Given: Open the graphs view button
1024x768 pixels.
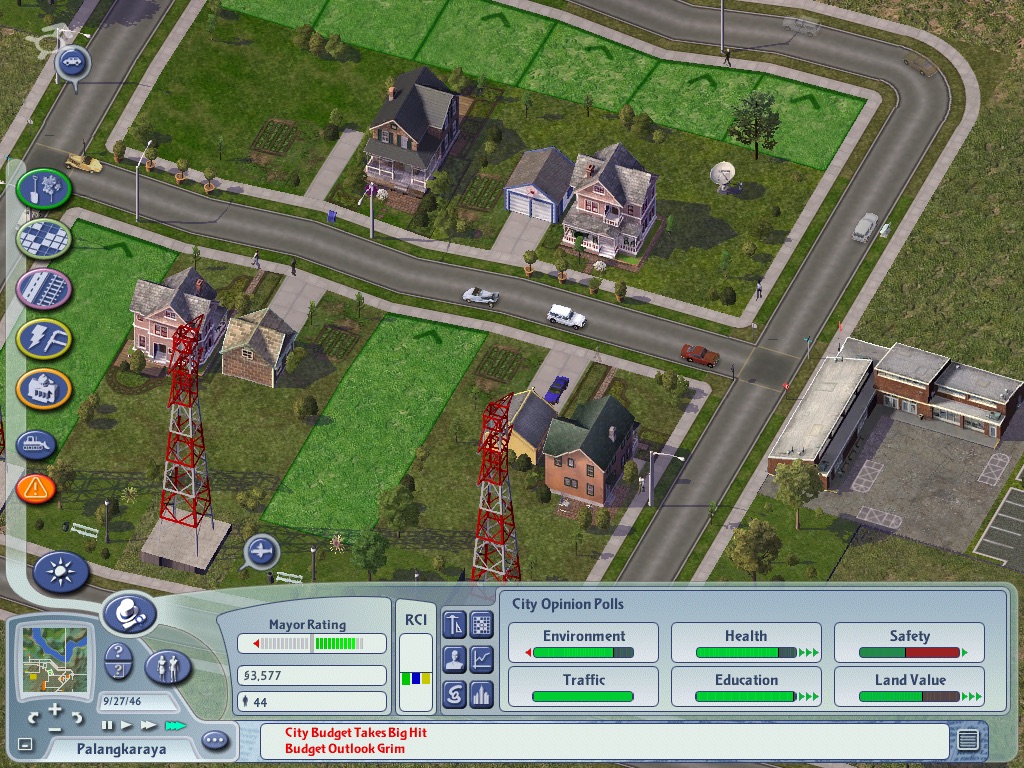Looking at the screenshot, I should coord(482,659).
